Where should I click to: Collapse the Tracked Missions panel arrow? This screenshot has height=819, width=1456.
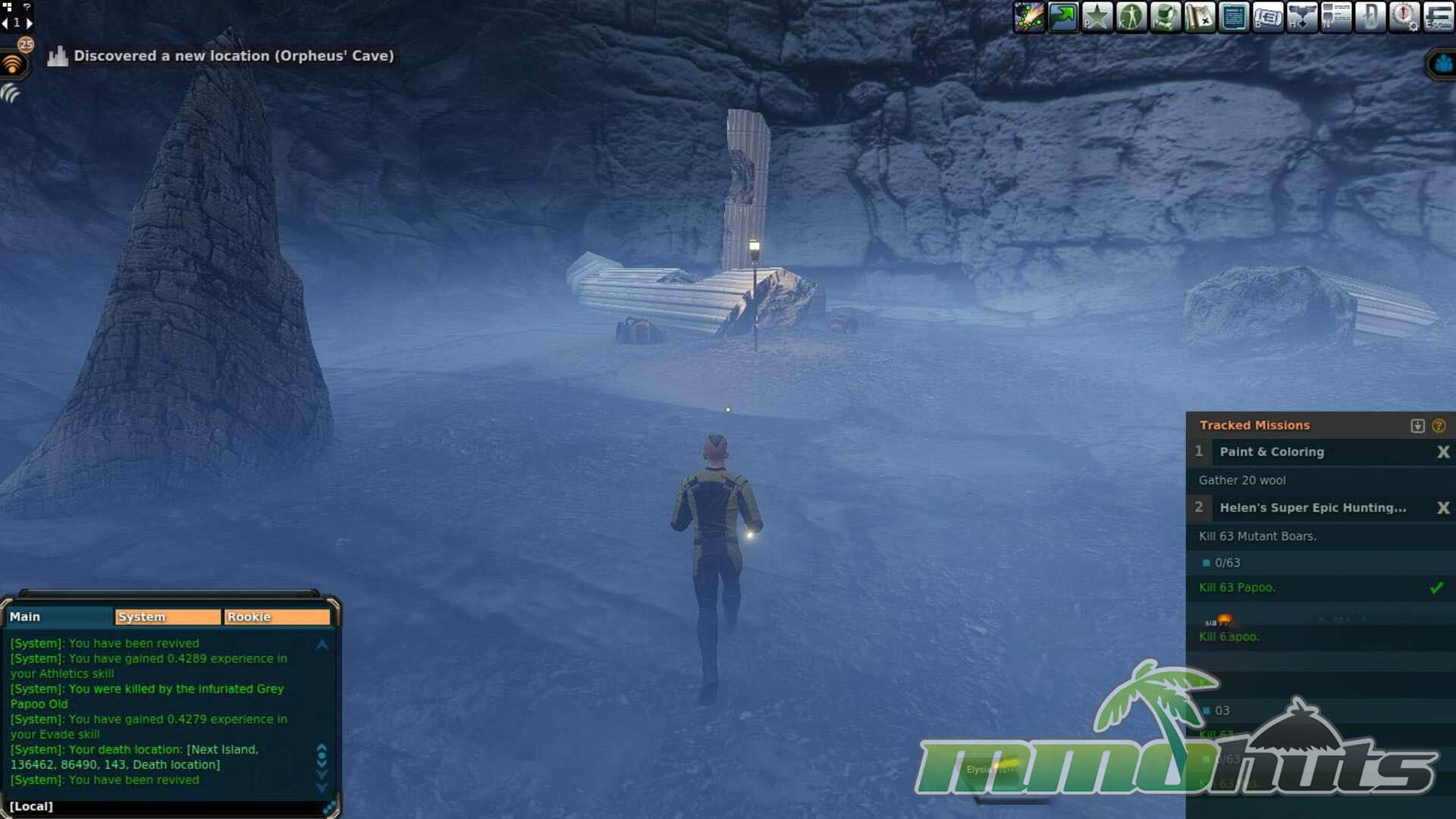click(1417, 426)
